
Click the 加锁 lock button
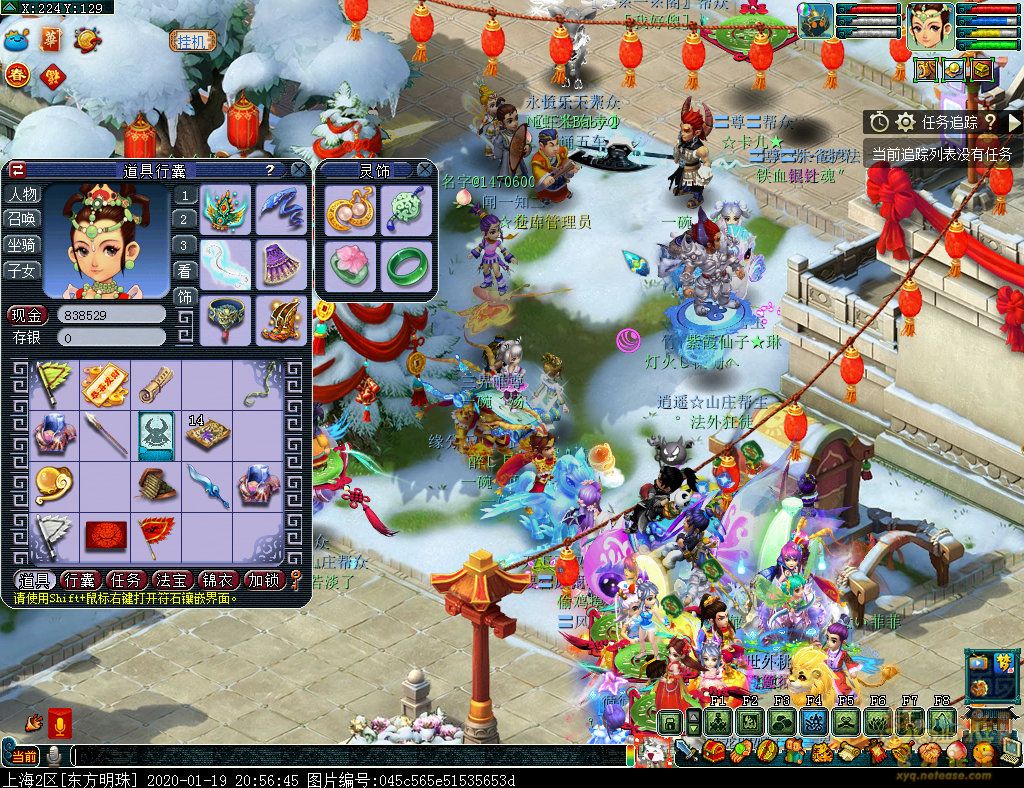(263, 580)
